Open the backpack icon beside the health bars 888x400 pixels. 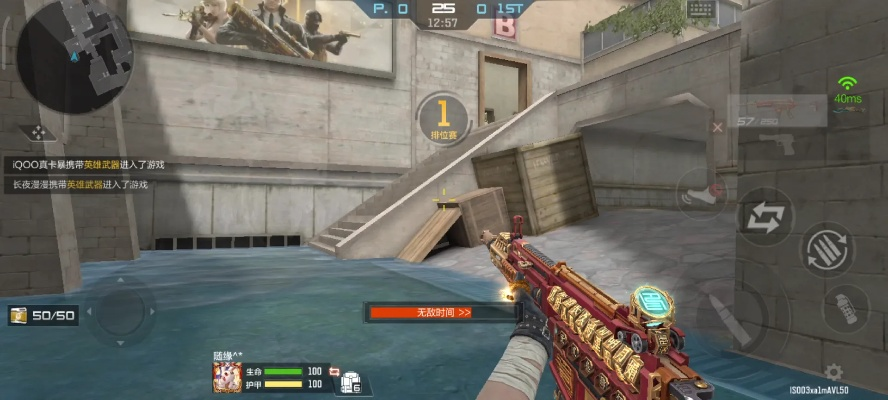[350, 381]
